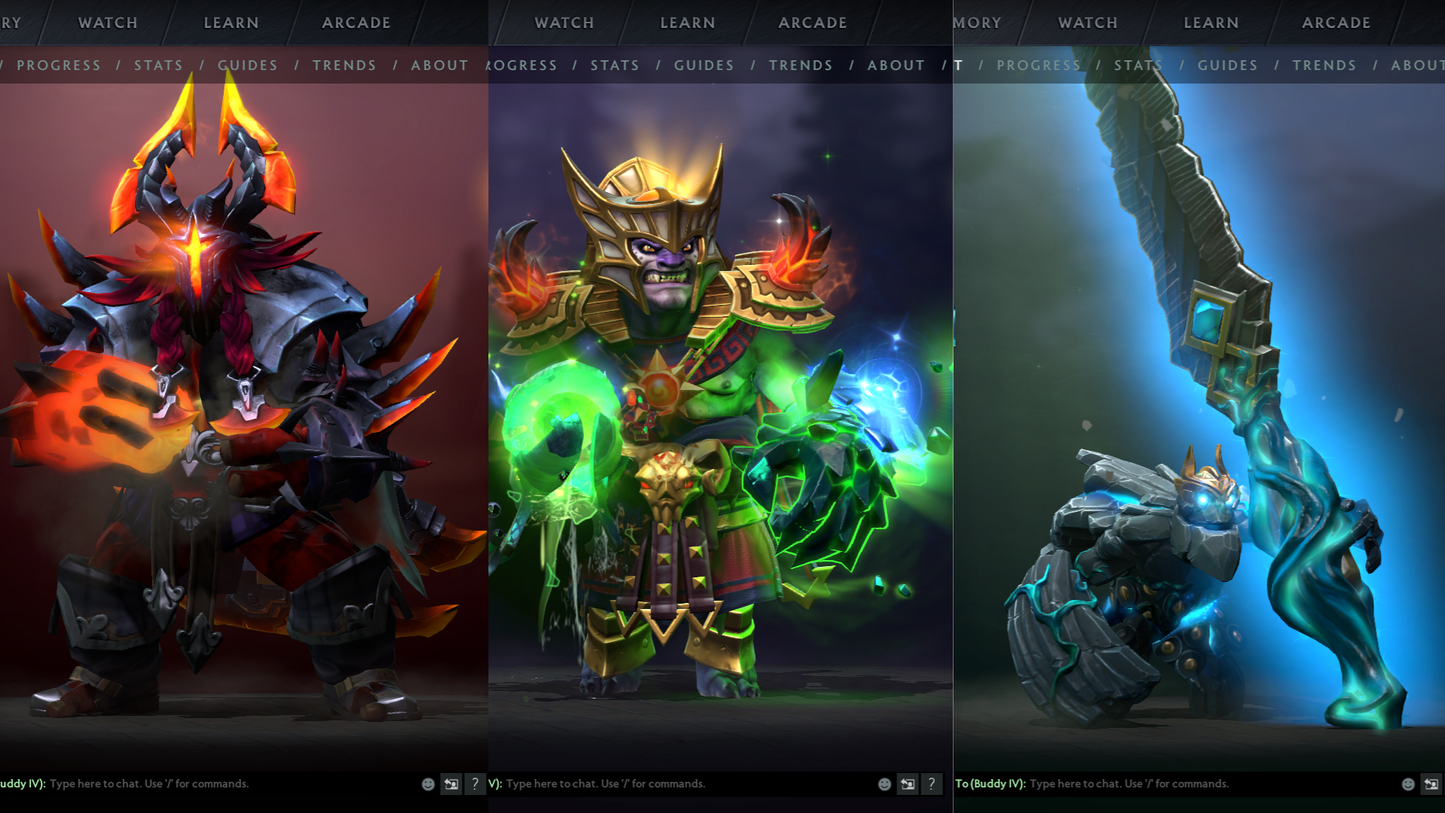Click chat channel switch icon in middle chat bar
1445x813 pixels.
pyautogui.click(x=907, y=784)
